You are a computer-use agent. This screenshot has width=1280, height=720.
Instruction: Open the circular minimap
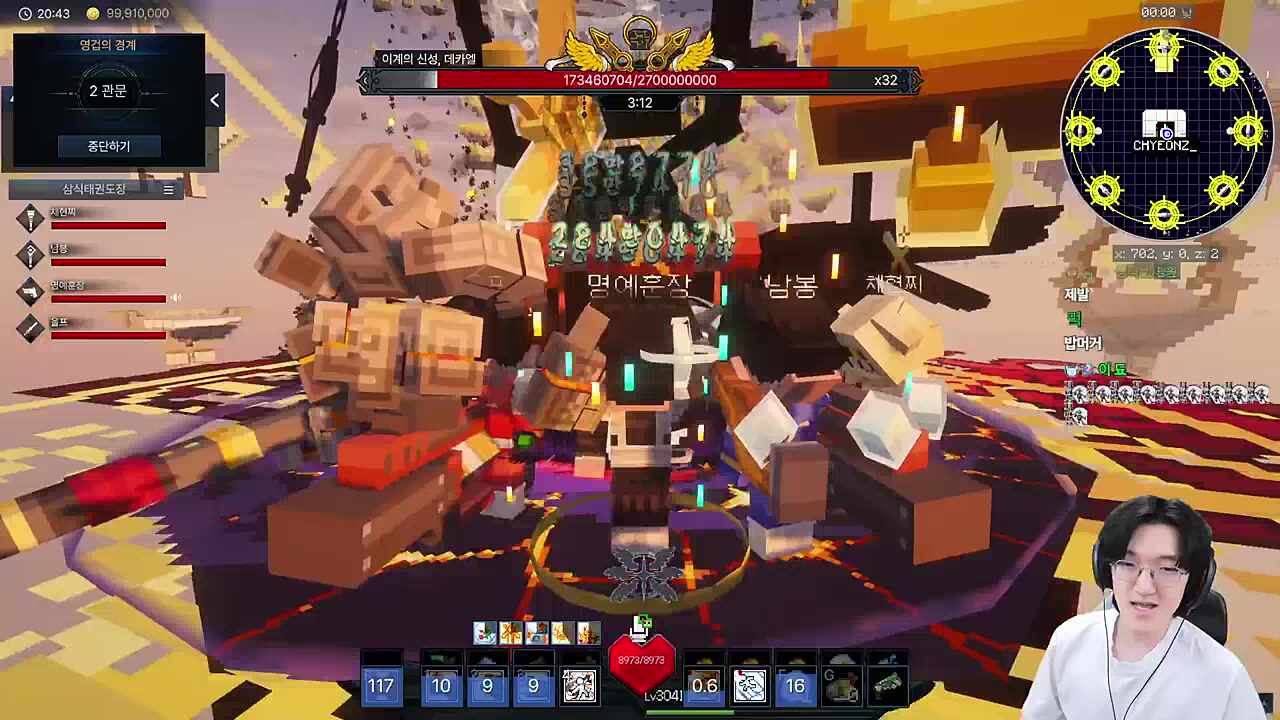(x=1164, y=132)
